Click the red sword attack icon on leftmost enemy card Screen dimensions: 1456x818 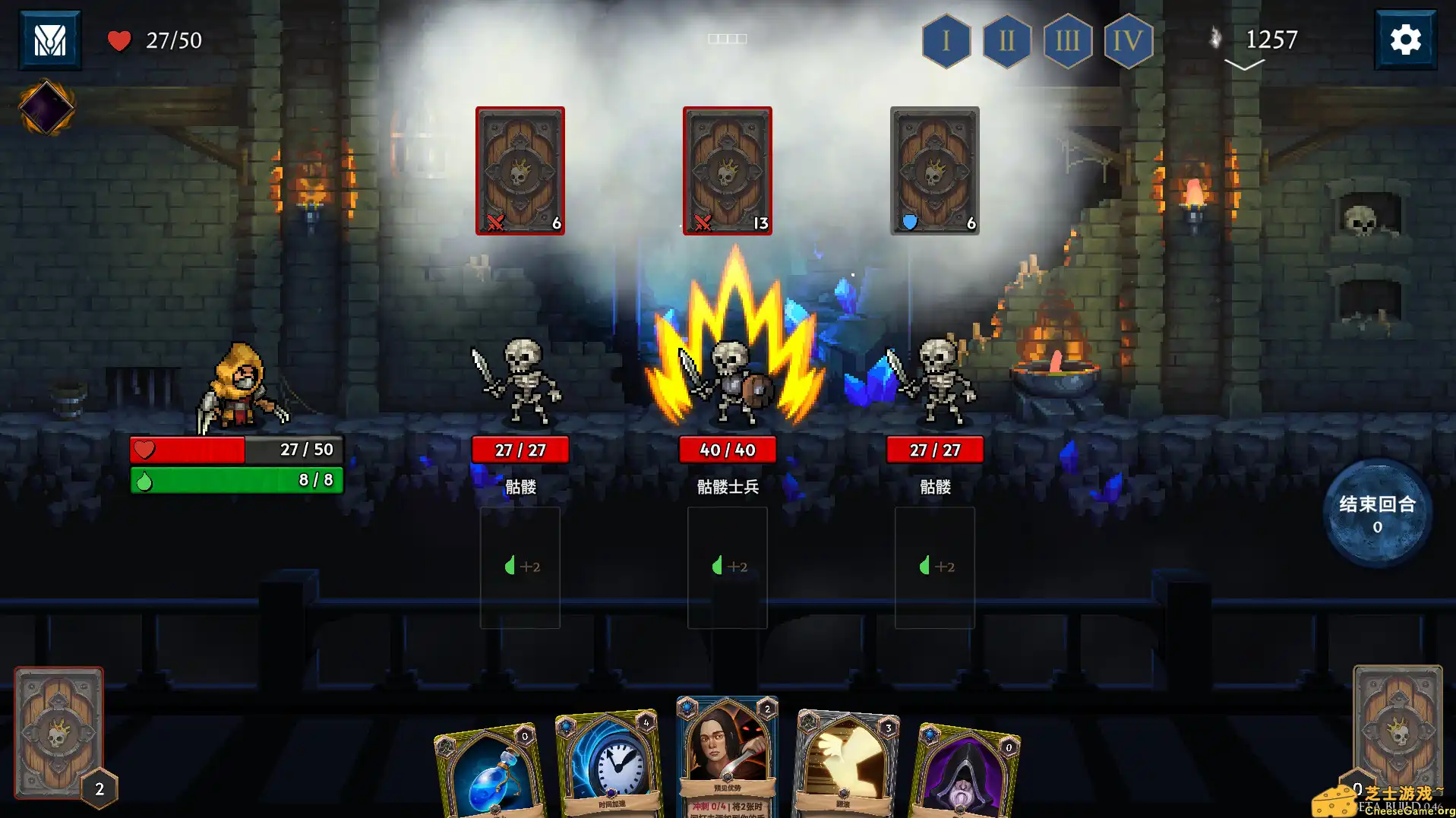(x=497, y=223)
